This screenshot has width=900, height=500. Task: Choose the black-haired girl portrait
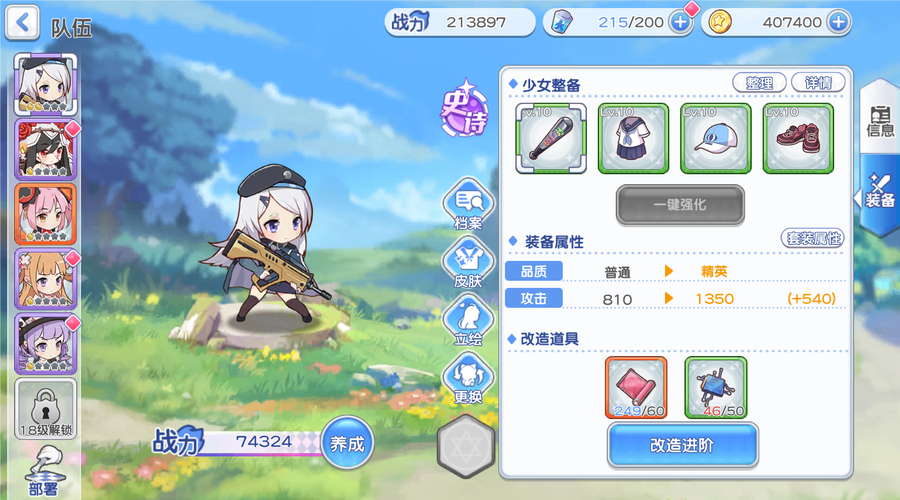[44, 149]
